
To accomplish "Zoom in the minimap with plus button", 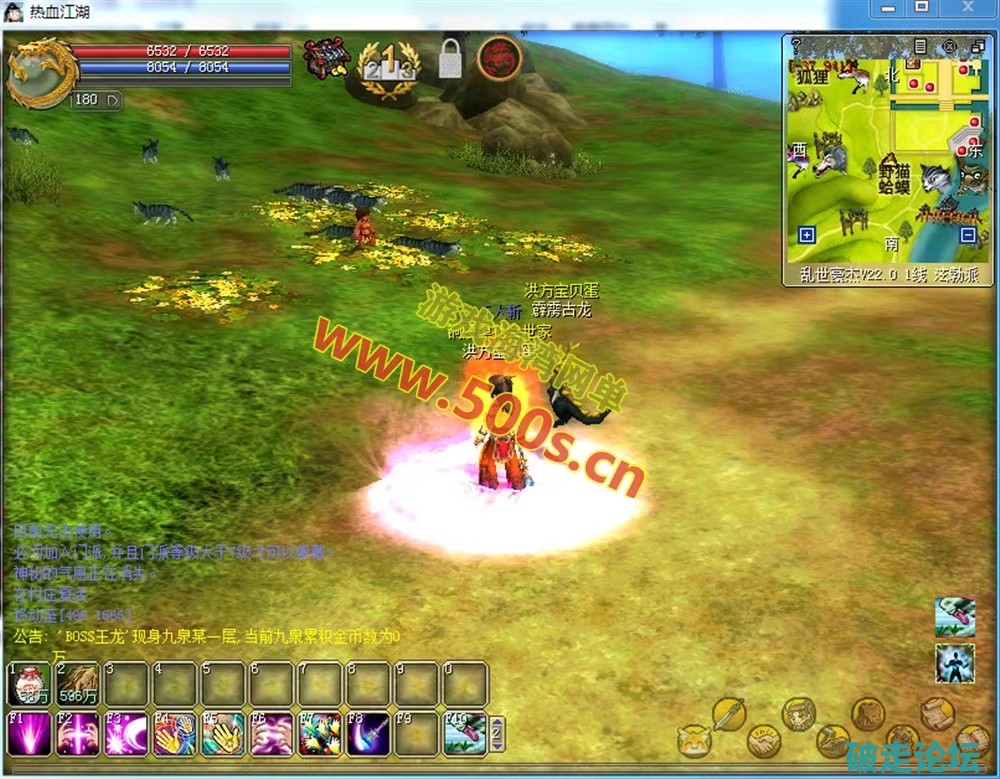I will tap(807, 235).
